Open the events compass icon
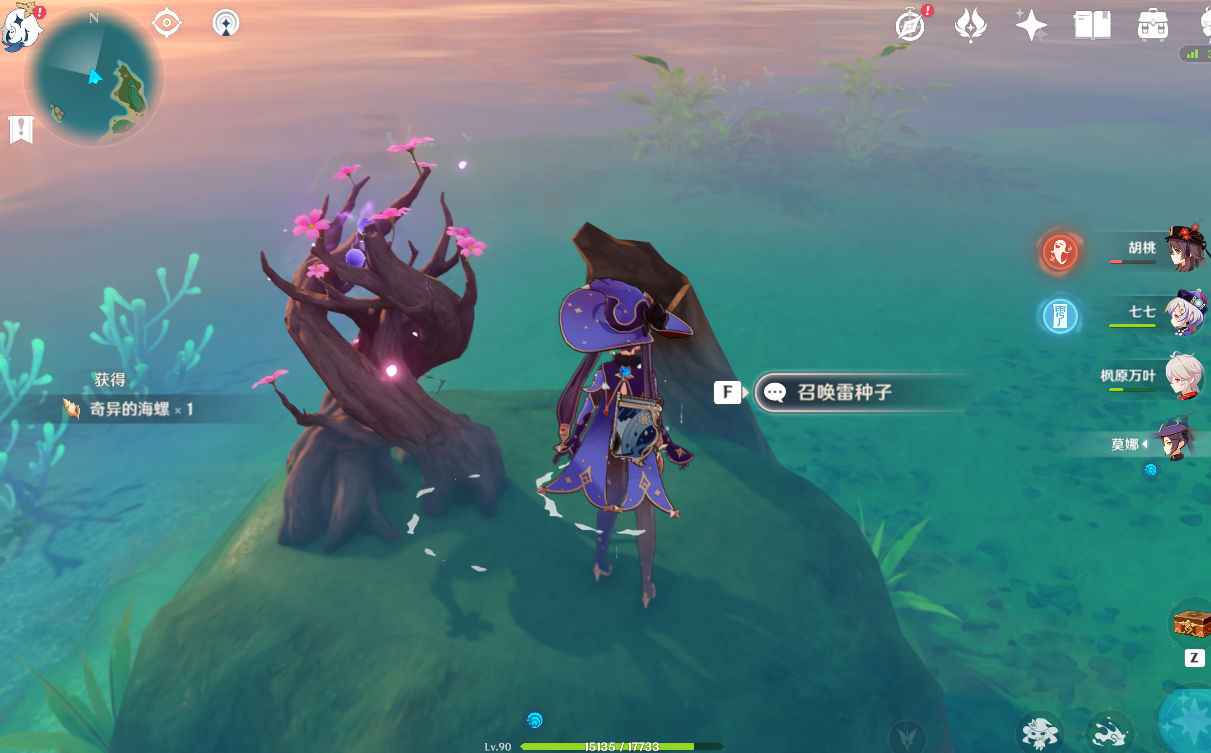 [x=911, y=26]
